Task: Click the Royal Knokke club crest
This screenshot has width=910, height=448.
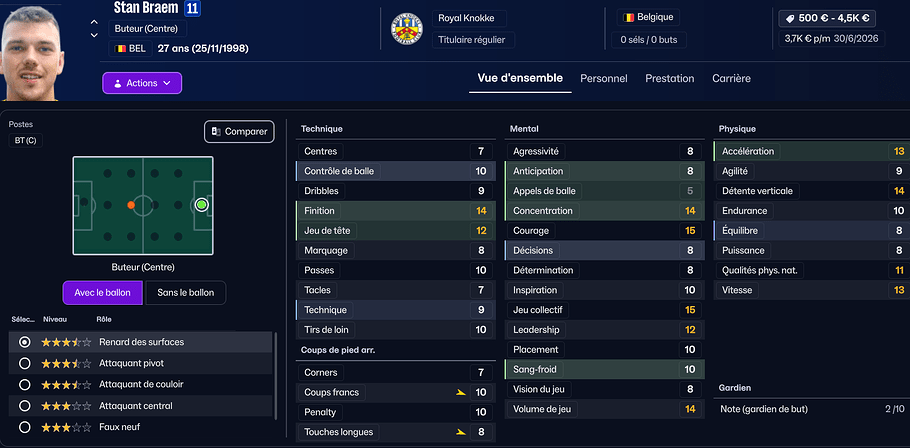Action: 406,29
